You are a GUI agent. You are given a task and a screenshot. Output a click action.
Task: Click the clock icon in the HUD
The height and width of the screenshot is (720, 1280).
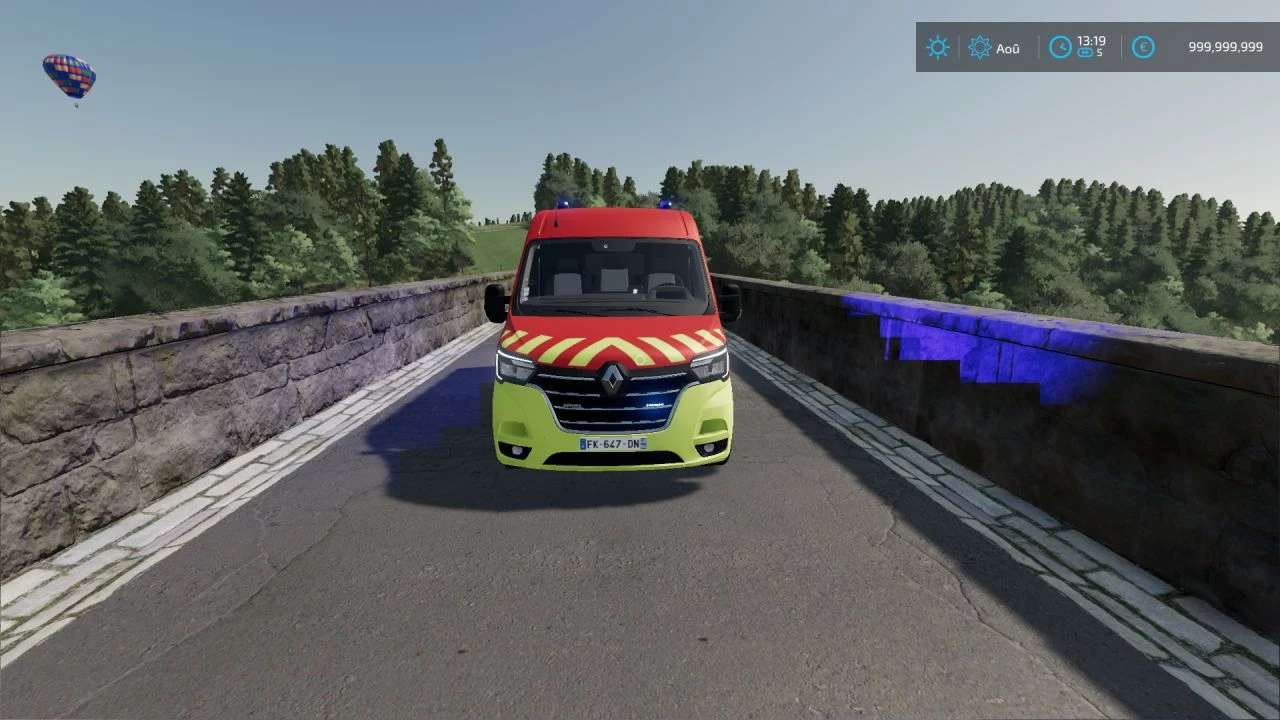tap(1060, 47)
